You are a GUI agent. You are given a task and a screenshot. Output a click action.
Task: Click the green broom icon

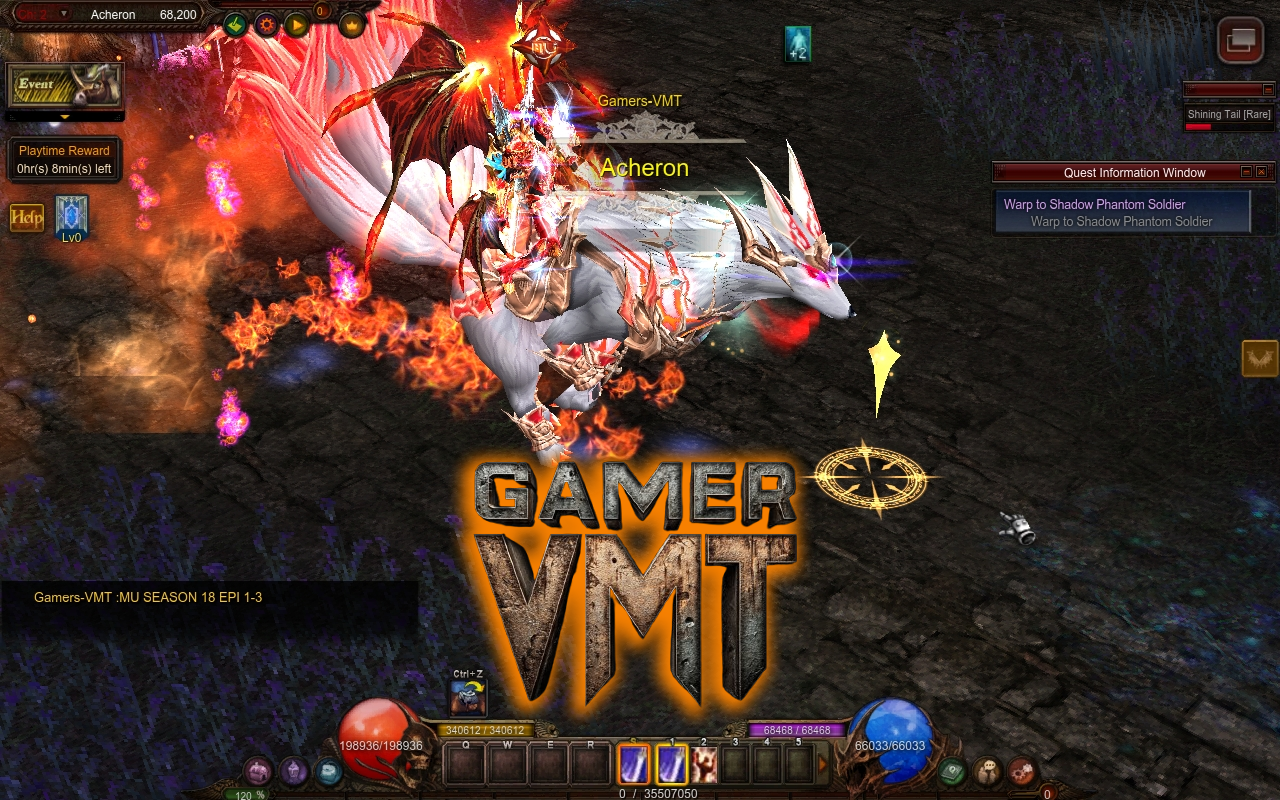coord(236,24)
